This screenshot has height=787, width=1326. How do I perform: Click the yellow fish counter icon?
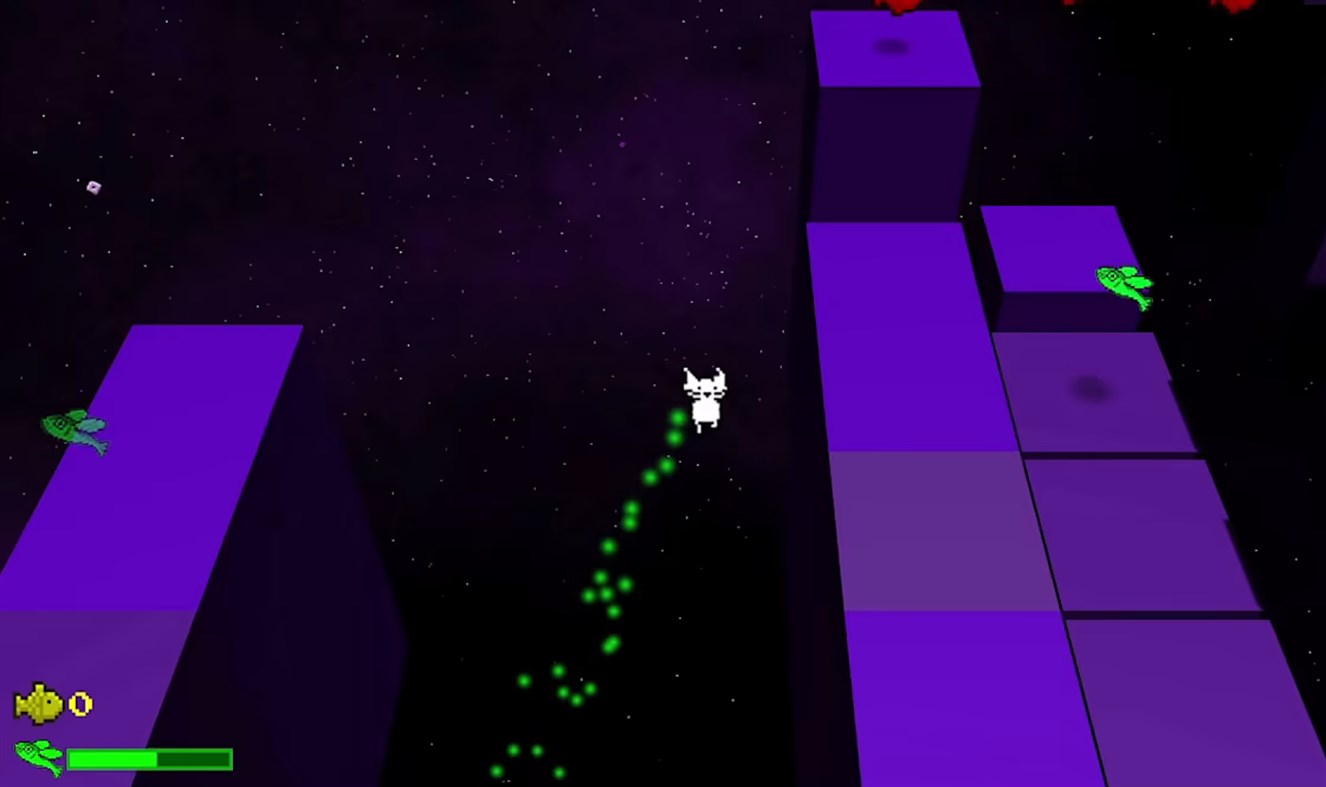click(x=38, y=703)
